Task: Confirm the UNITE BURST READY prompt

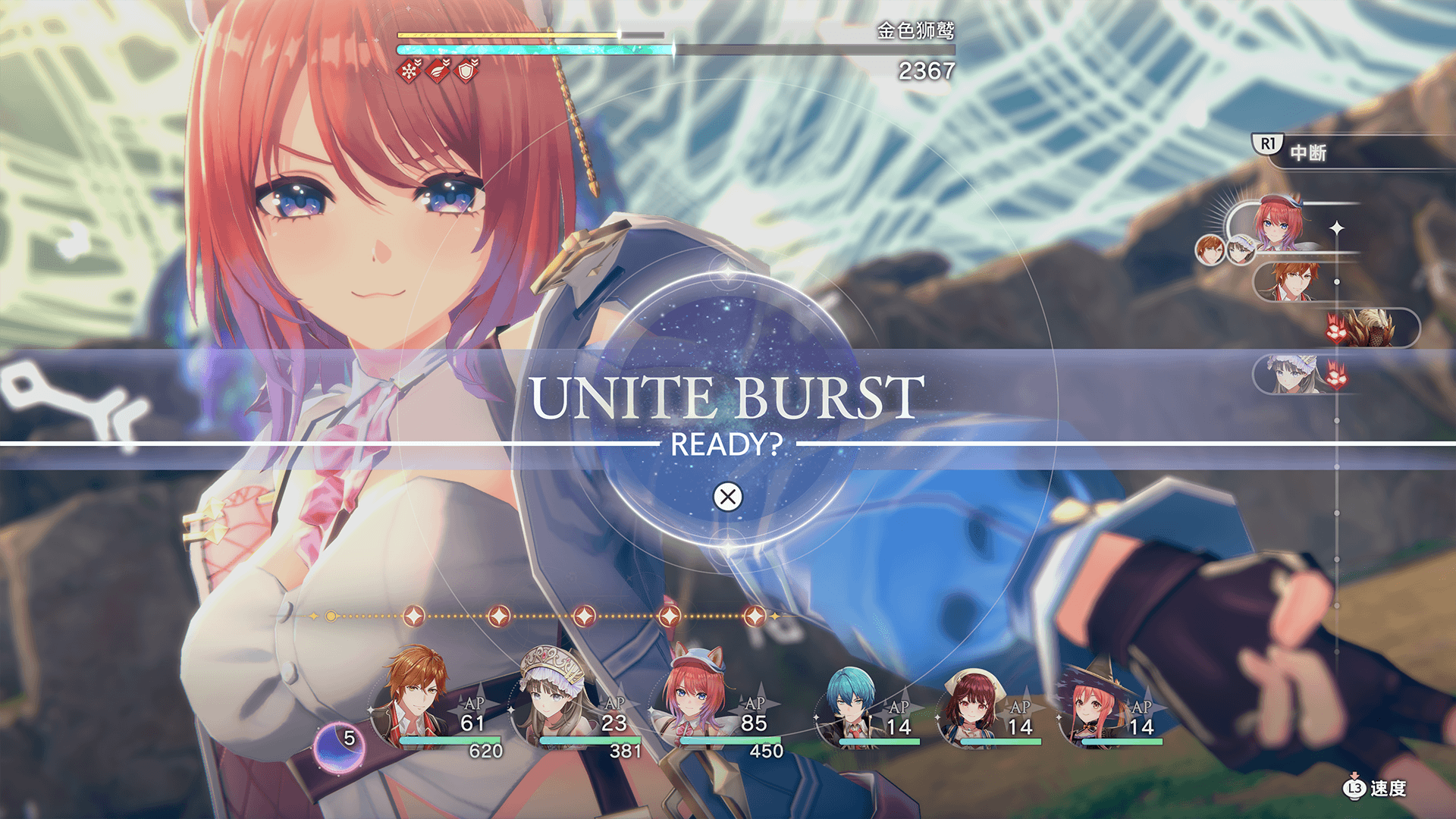Action: 728,497
